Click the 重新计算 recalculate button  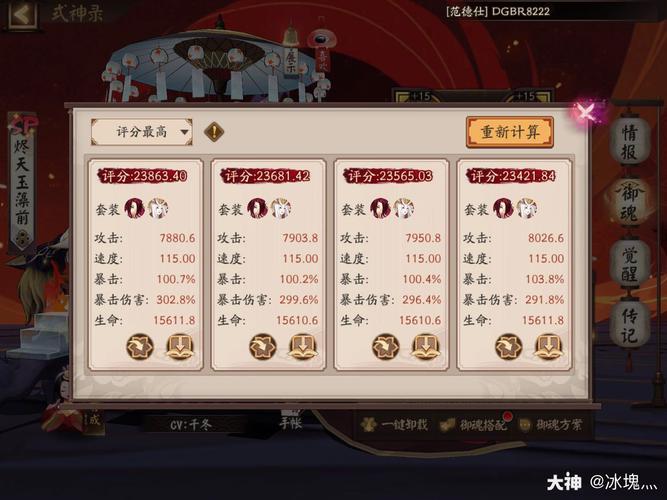click(x=509, y=131)
